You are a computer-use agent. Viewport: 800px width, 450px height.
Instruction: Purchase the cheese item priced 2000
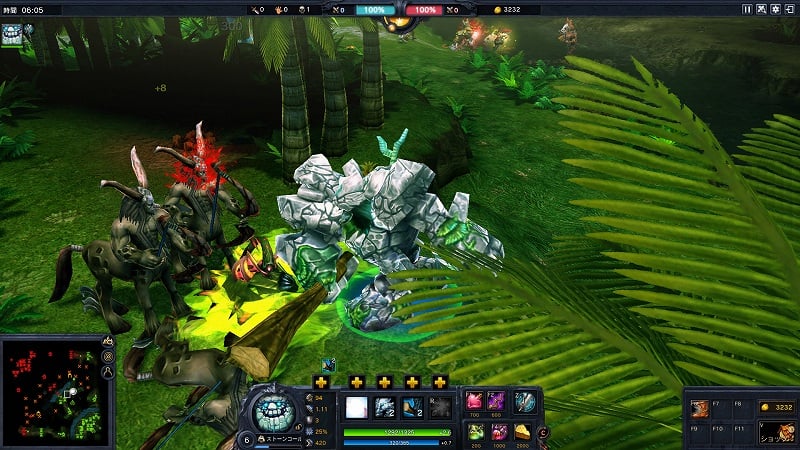point(523,431)
